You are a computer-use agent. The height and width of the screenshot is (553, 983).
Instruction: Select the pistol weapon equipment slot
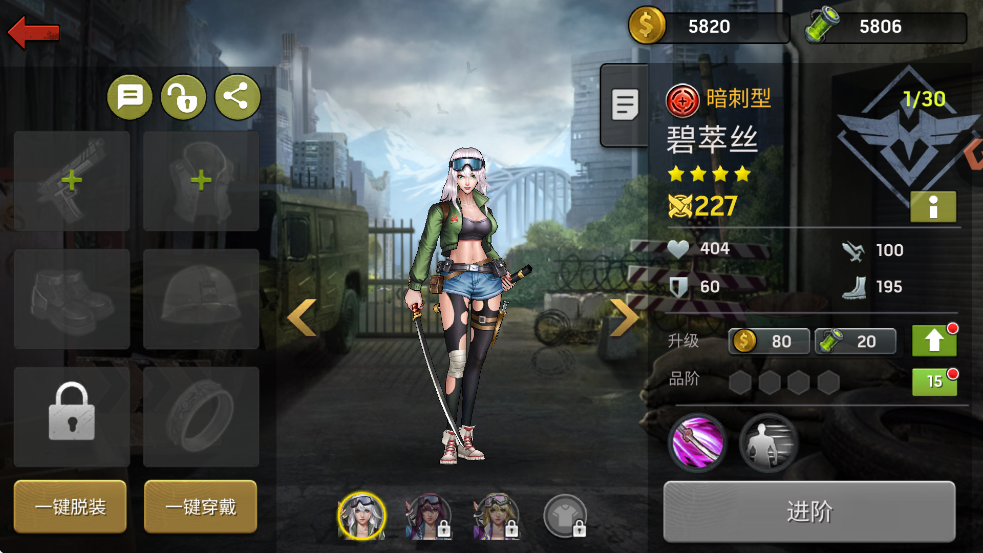tap(72, 182)
